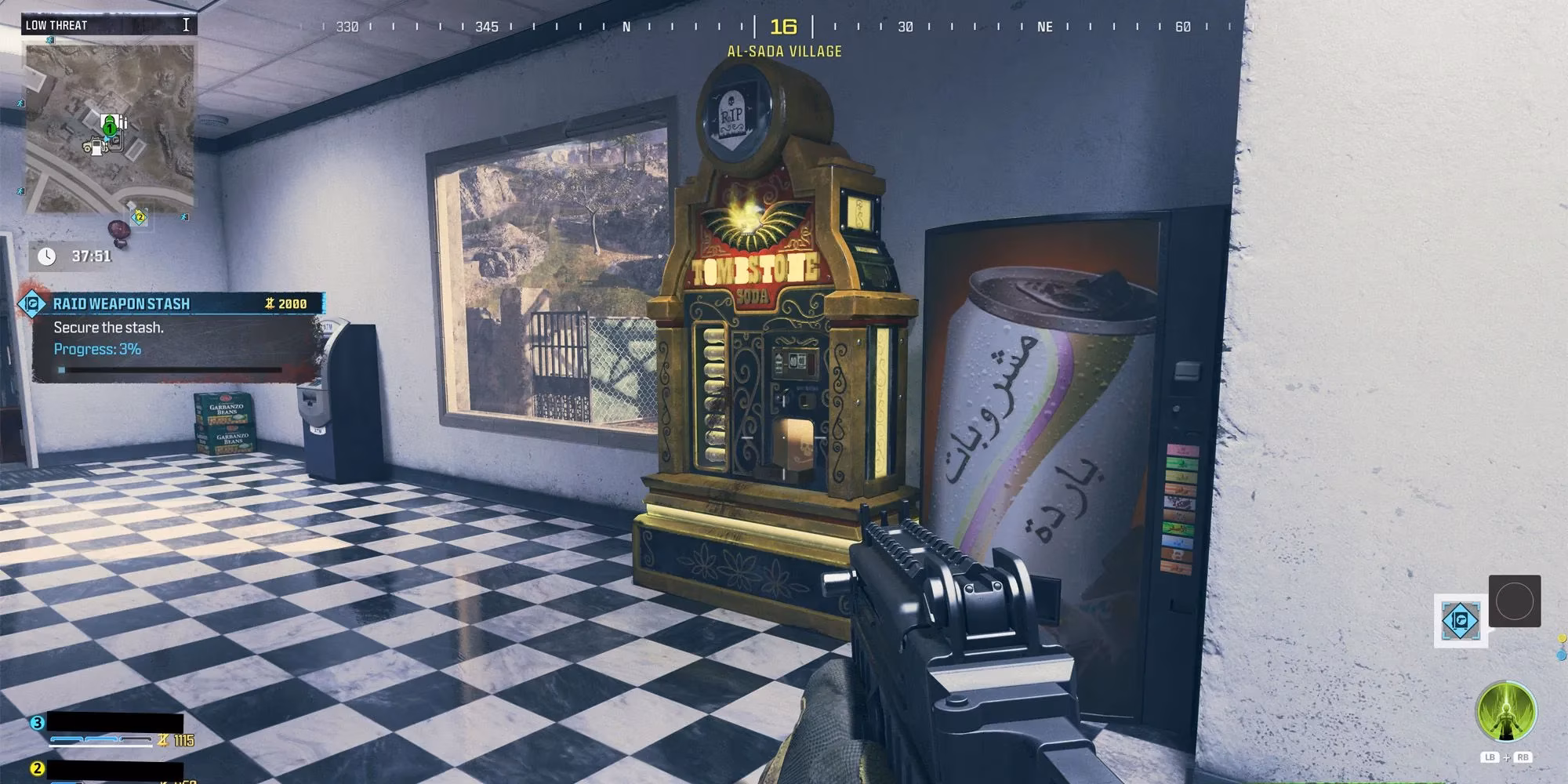Click the green lock marker 1 on the minimap
Image resolution: width=1568 pixels, height=784 pixels.
click(x=110, y=129)
